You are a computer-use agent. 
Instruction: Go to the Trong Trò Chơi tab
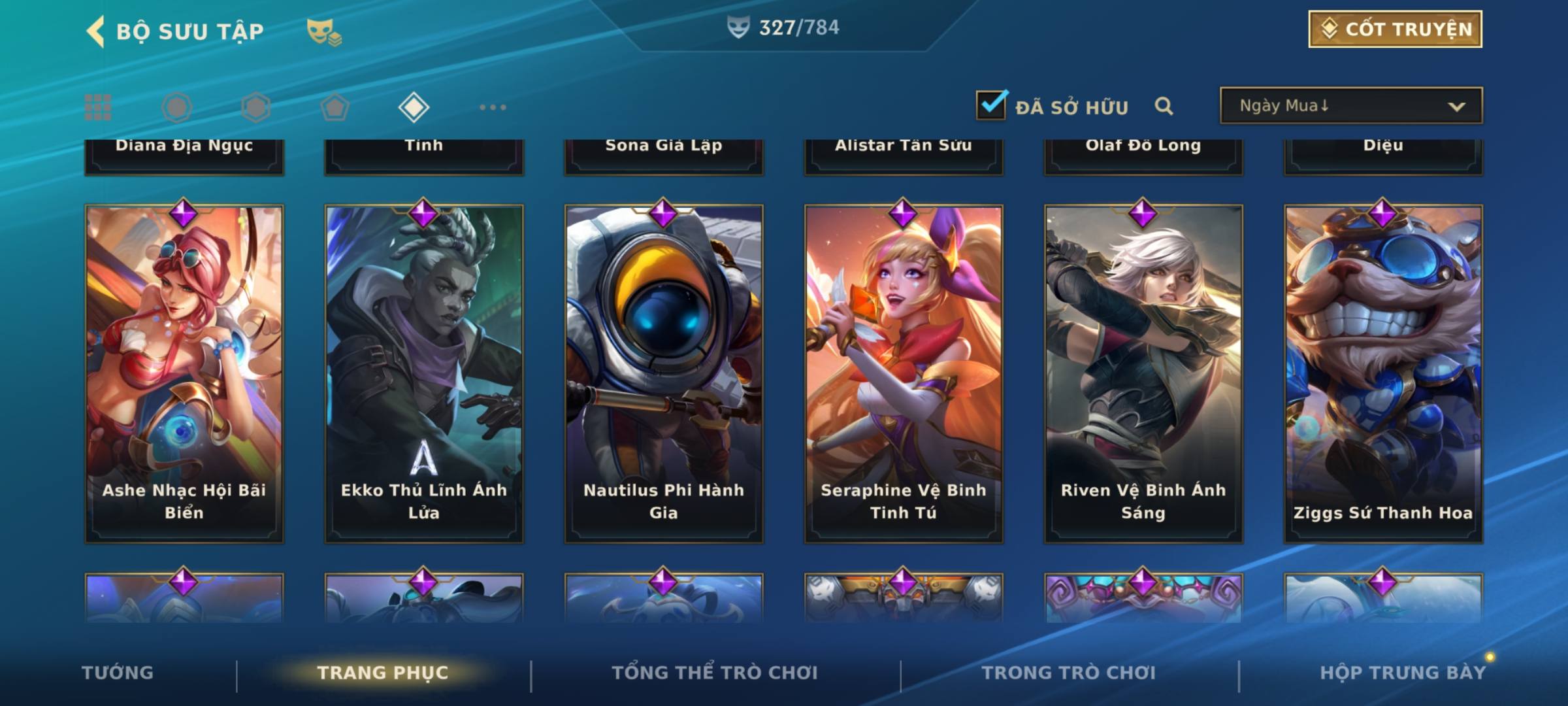click(1069, 673)
